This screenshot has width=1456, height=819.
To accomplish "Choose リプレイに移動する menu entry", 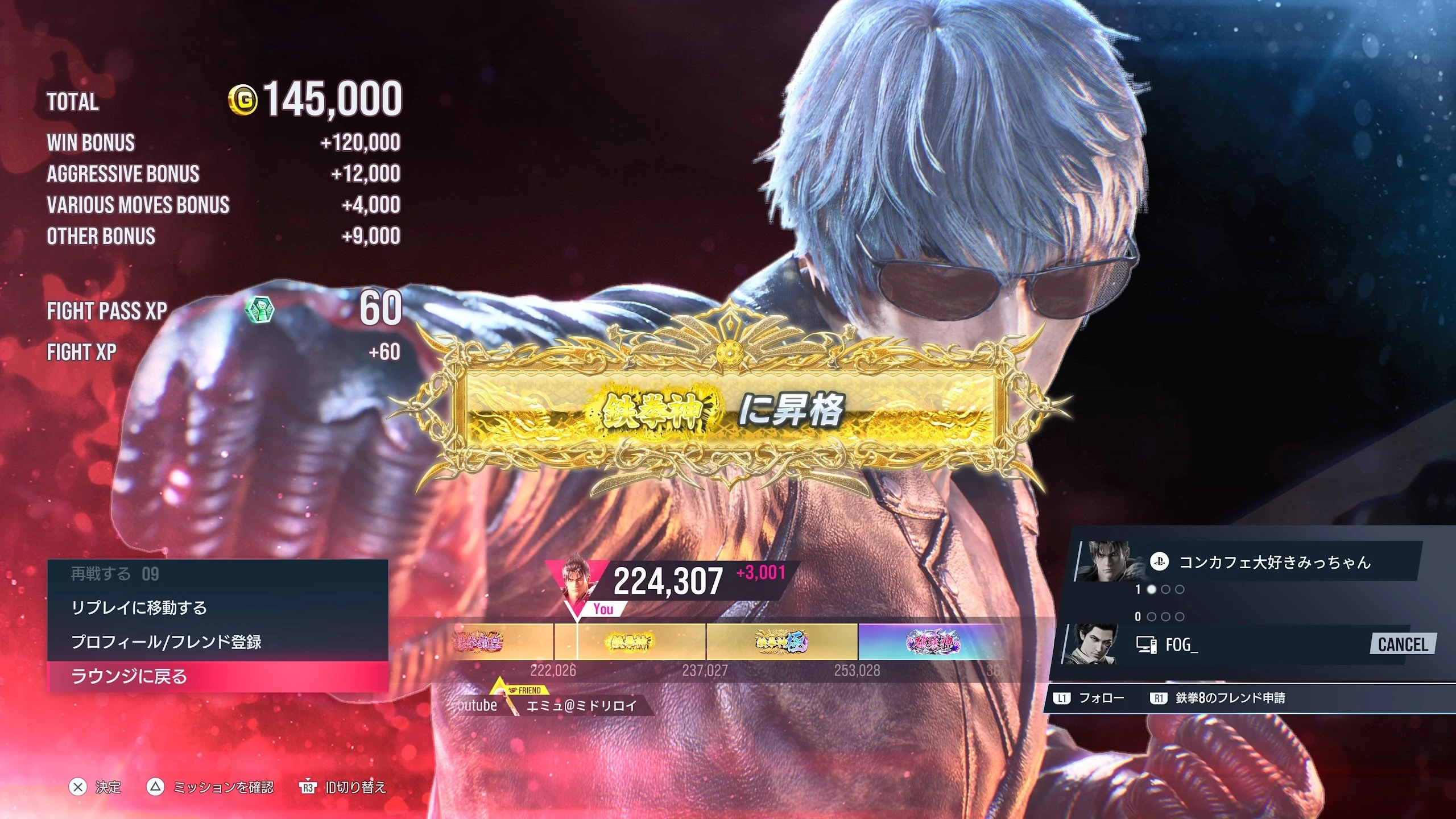I will point(216,608).
